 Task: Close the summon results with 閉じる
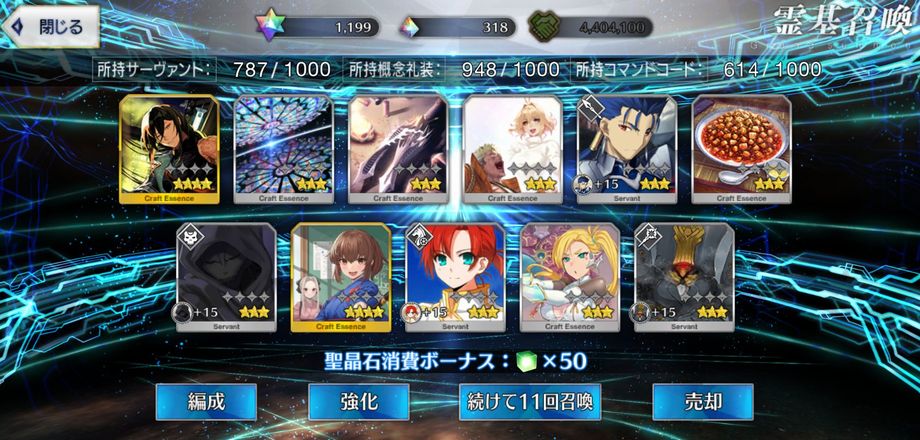(x=52, y=27)
